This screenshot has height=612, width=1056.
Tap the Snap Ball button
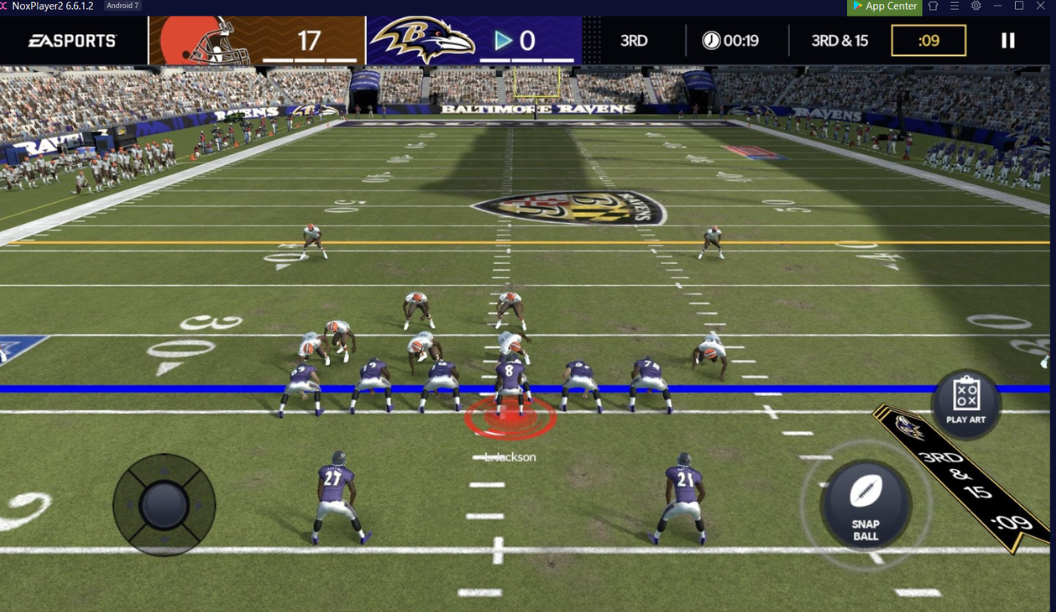[865, 504]
